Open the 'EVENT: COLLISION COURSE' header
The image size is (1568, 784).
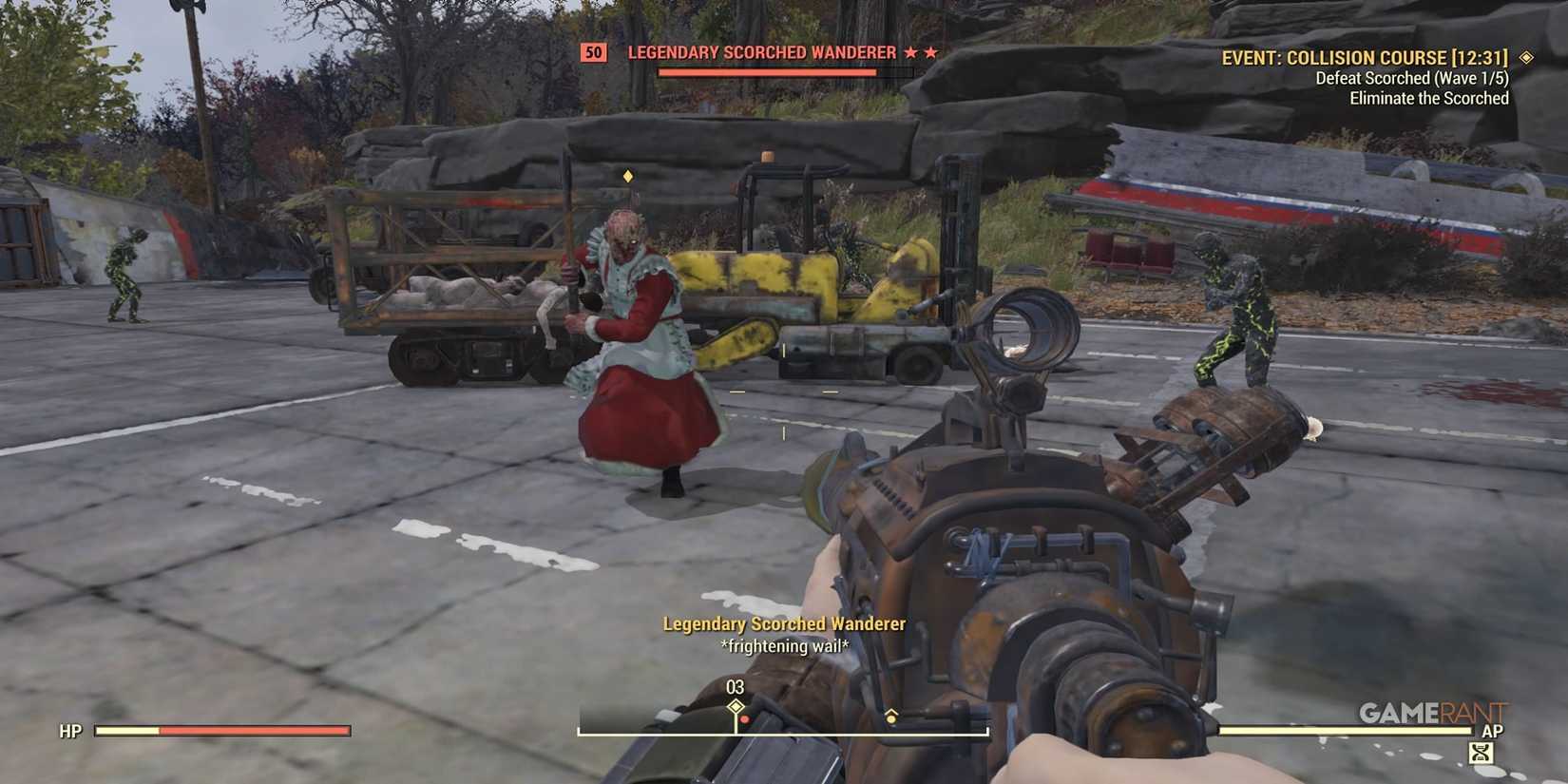pyautogui.click(x=1366, y=57)
